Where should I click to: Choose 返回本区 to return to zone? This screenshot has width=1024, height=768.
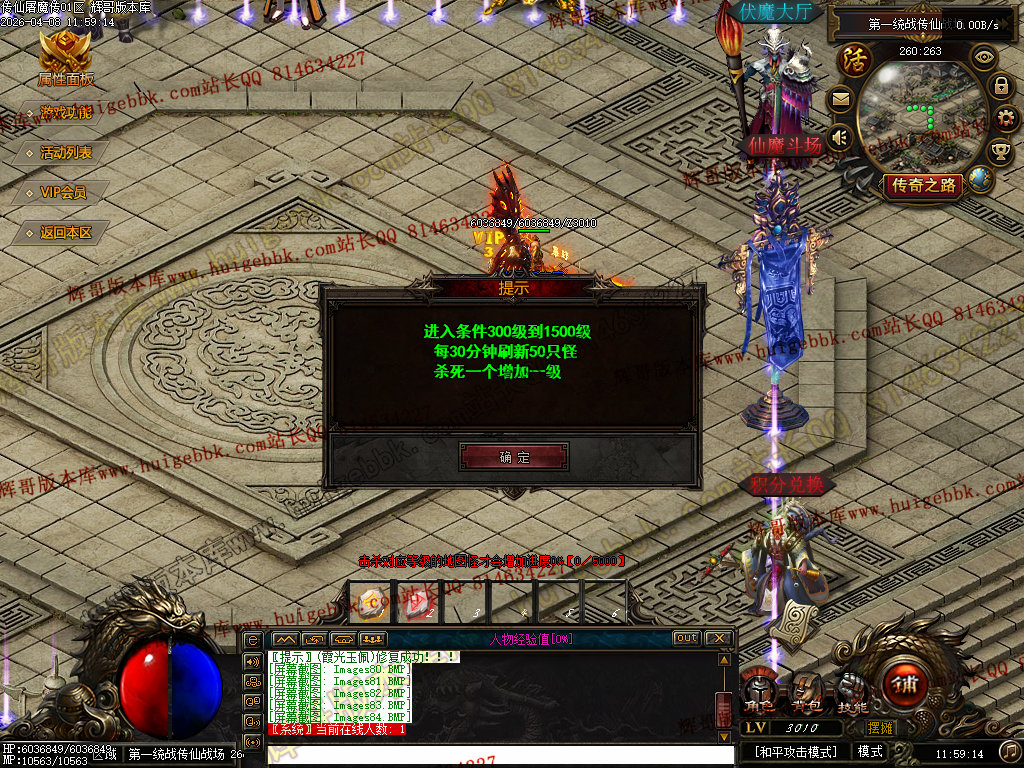tap(65, 232)
